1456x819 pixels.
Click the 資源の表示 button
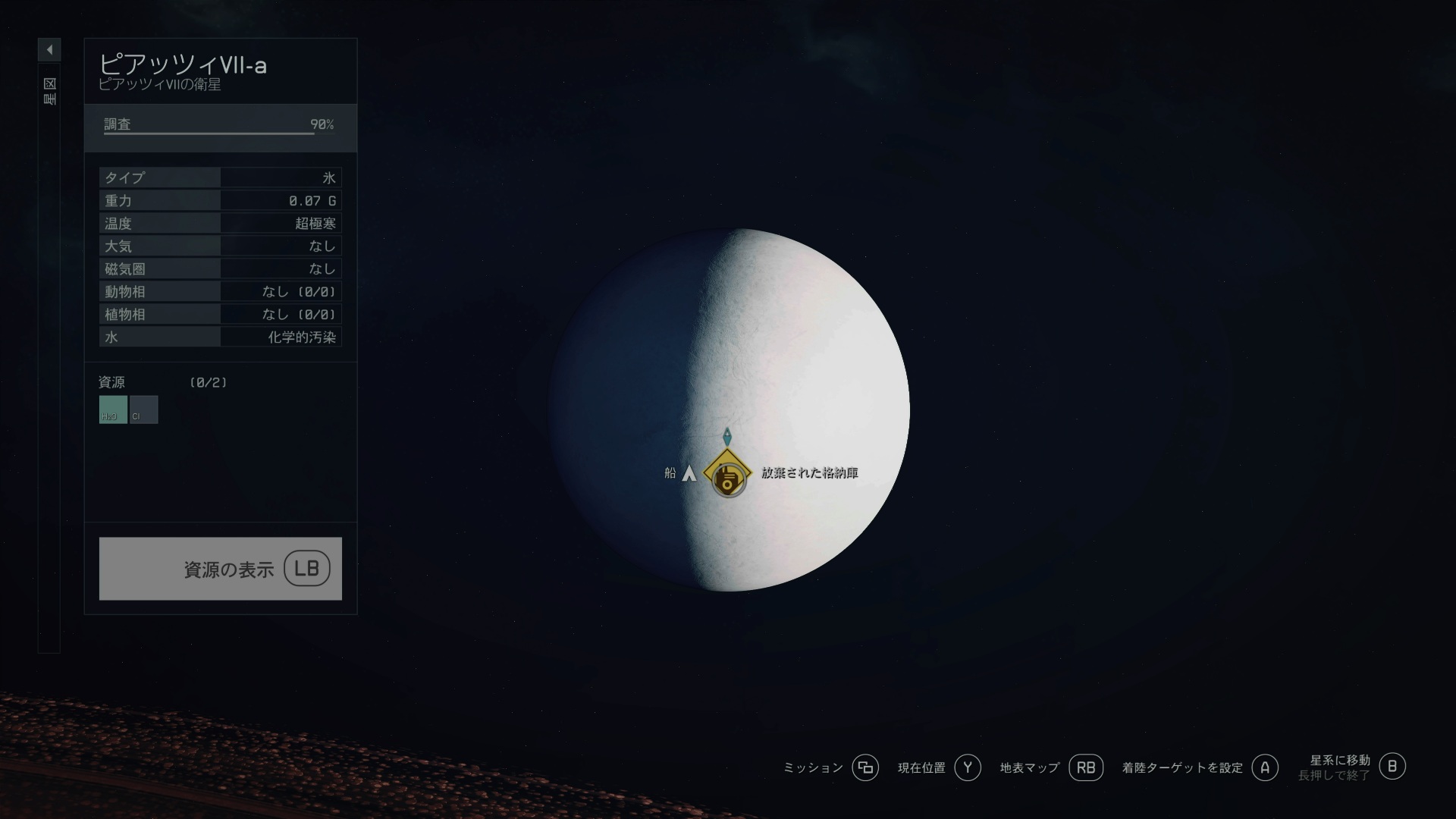pyautogui.click(x=220, y=569)
